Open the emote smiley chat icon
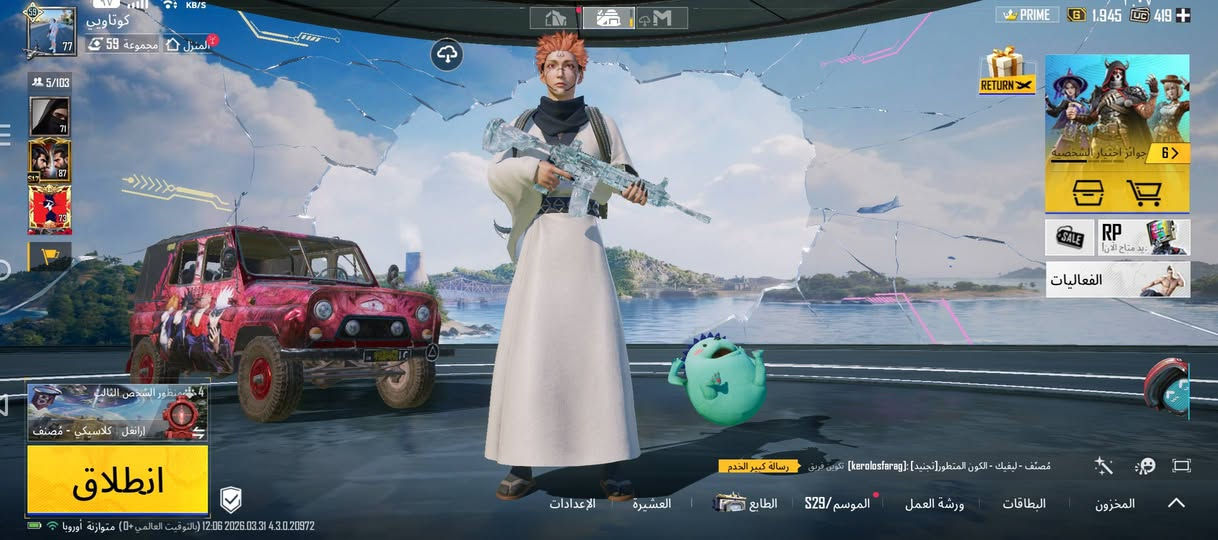Viewport: 1218px width, 540px height. click(x=1145, y=466)
